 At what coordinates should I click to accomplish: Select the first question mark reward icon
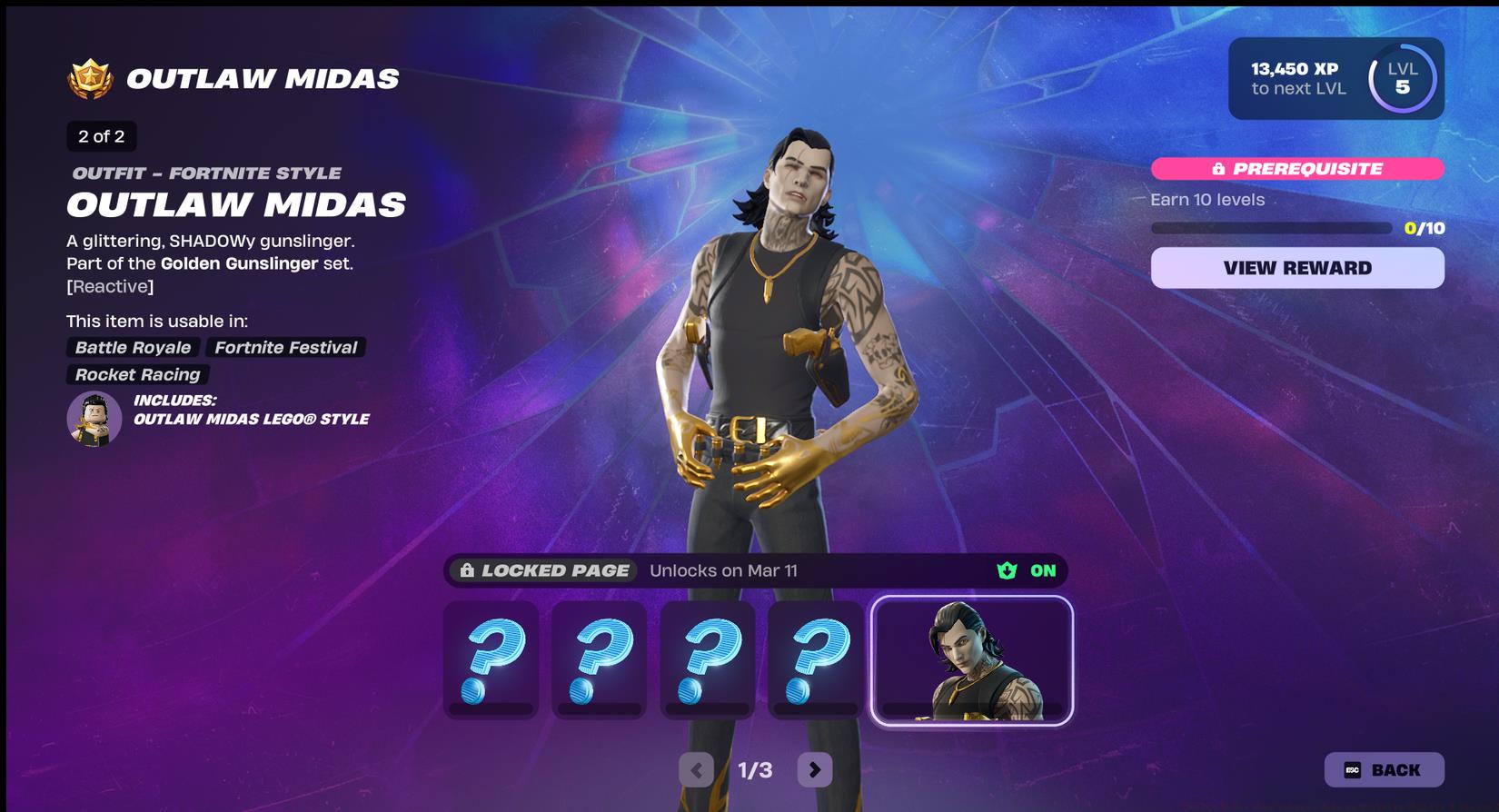click(491, 660)
